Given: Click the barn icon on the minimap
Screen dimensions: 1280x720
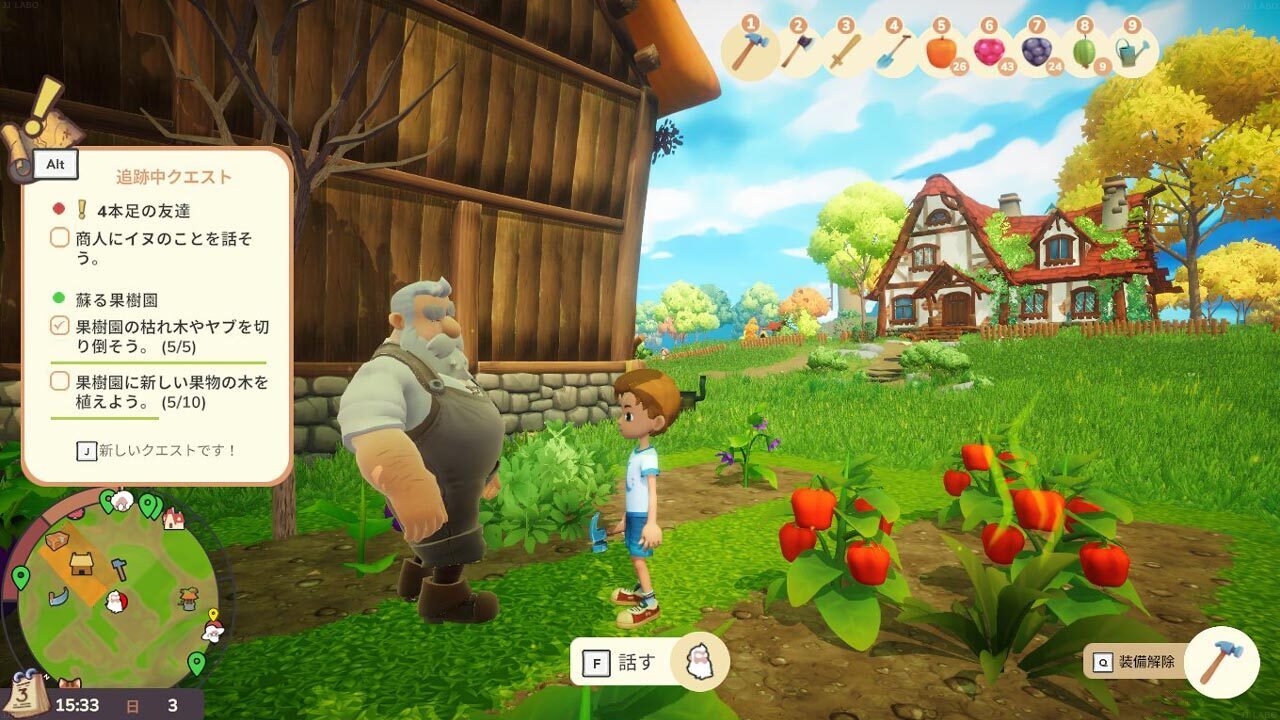Looking at the screenshot, I should [82, 565].
